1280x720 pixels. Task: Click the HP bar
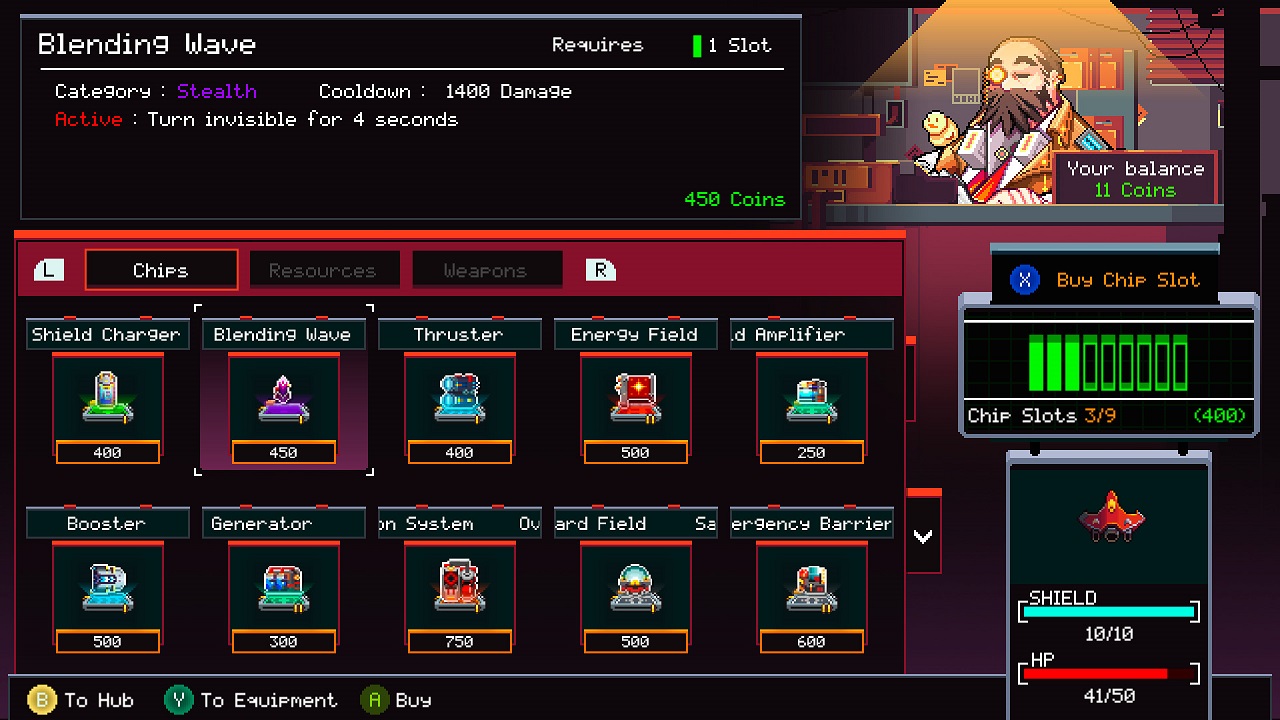pyautogui.click(x=1108, y=673)
